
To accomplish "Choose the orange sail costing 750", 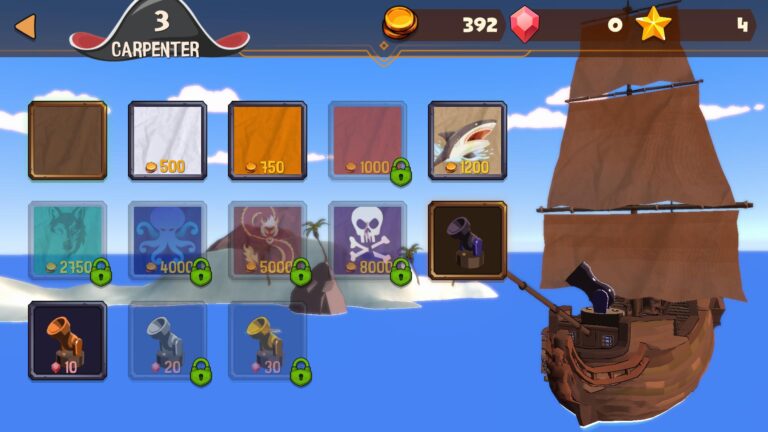I will point(267,140).
